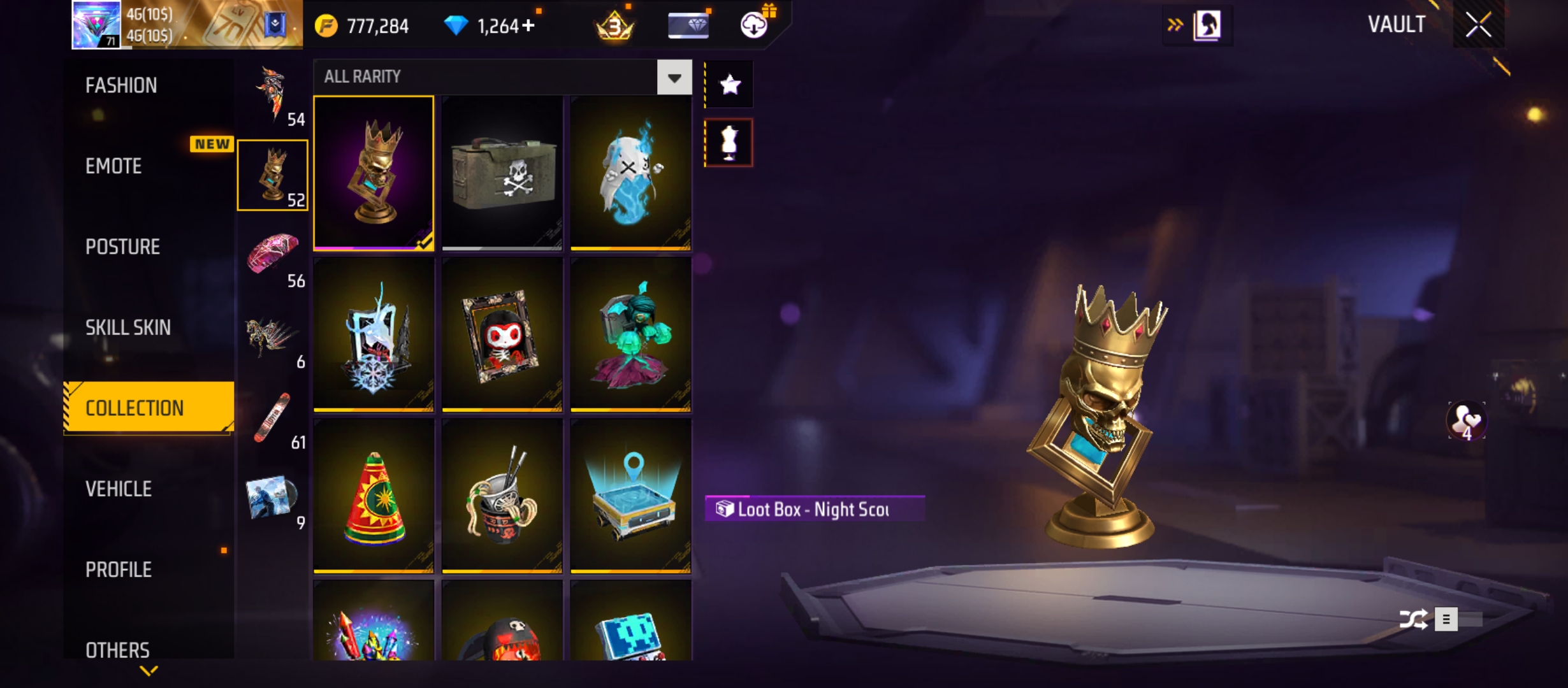Open the parachute skin subcategory
The height and width of the screenshot is (688, 1568).
[273, 256]
